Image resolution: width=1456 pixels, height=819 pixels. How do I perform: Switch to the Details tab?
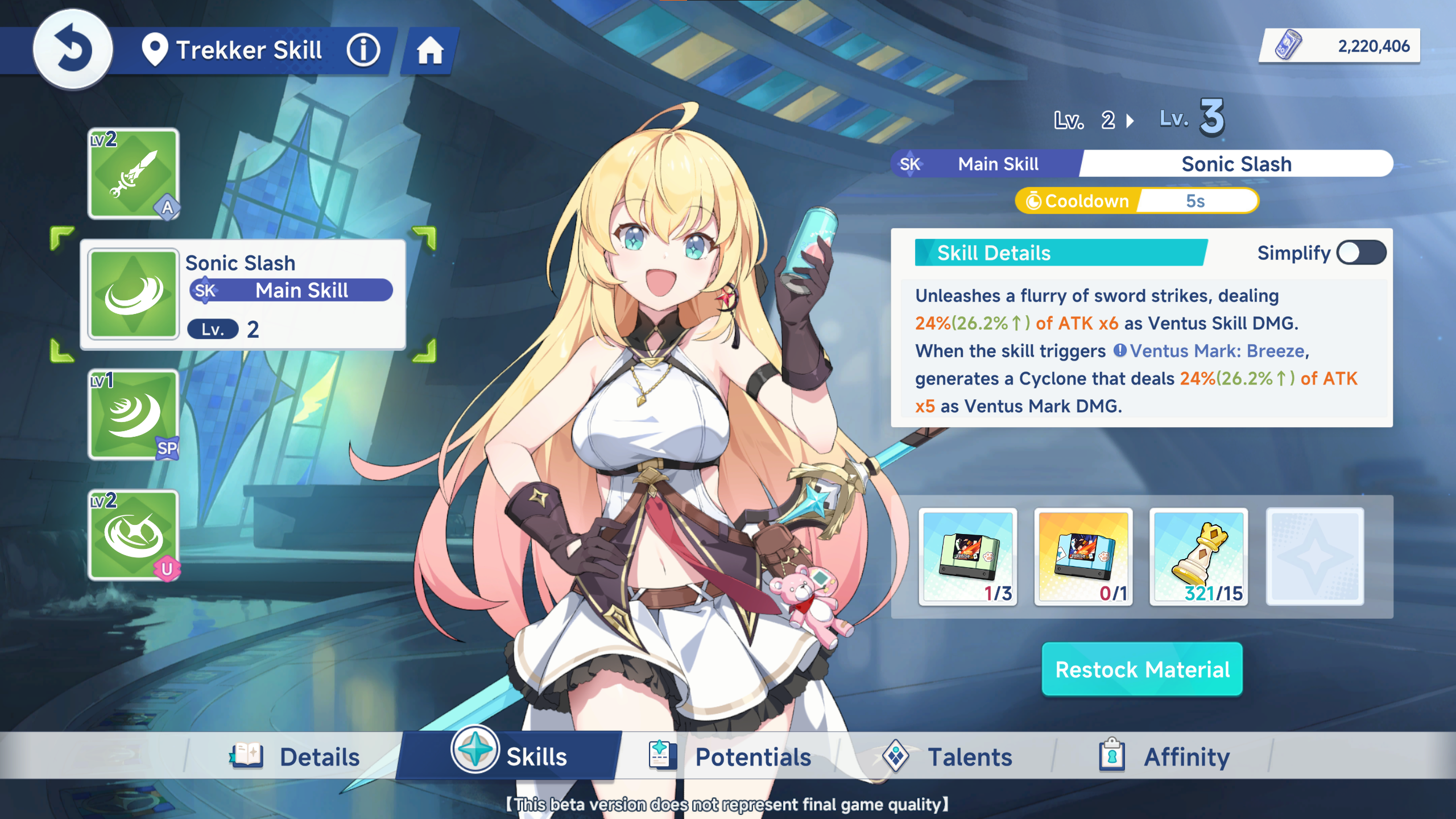pyautogui.click(x=296, y=757)
